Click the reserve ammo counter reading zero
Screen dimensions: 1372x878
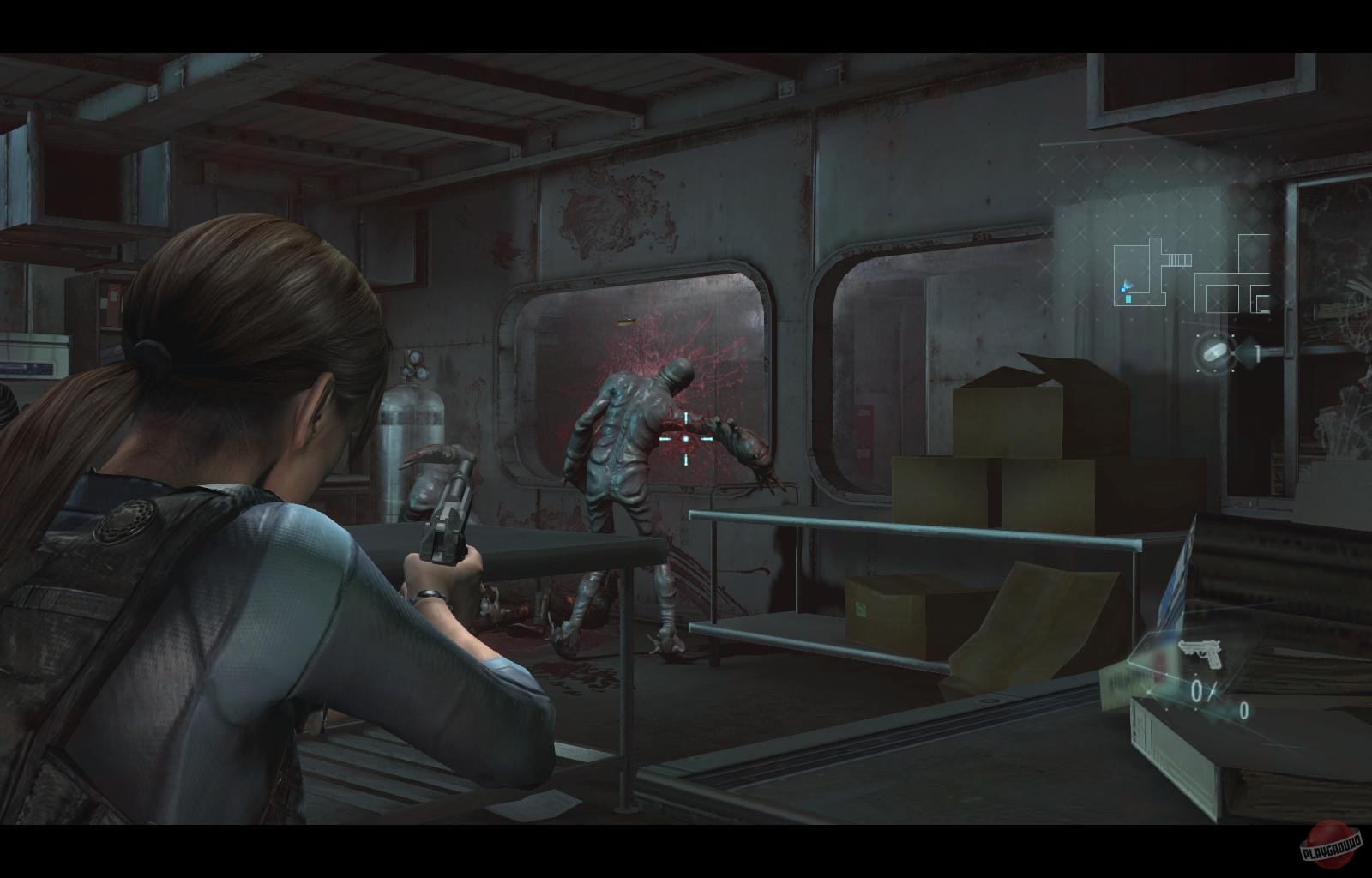pos(1243,711)
